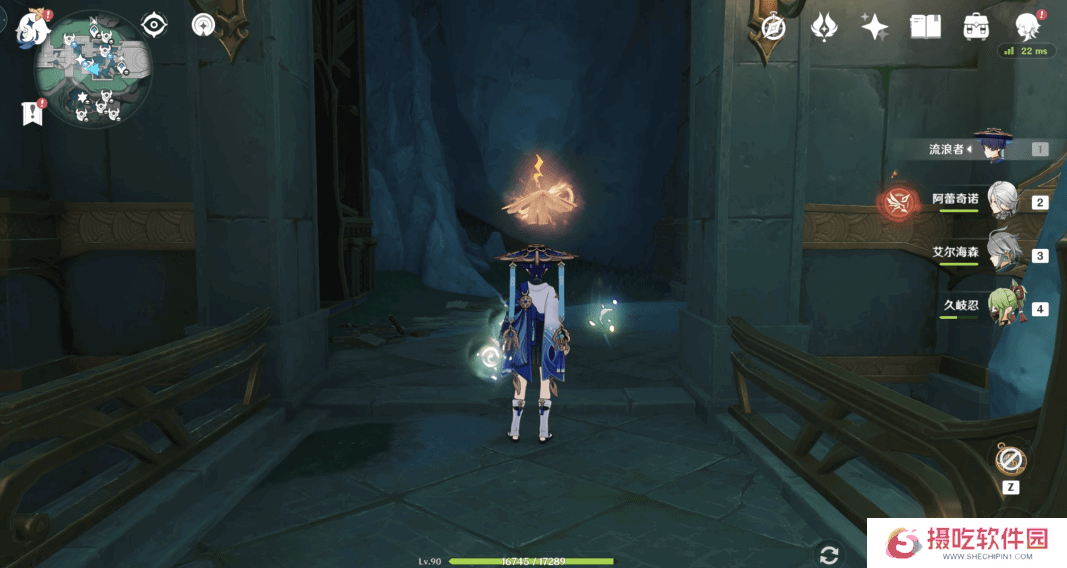This screenshot has height=568, width=1067.
Task: Open the quest banner icon
Action: tap(33, 113)
